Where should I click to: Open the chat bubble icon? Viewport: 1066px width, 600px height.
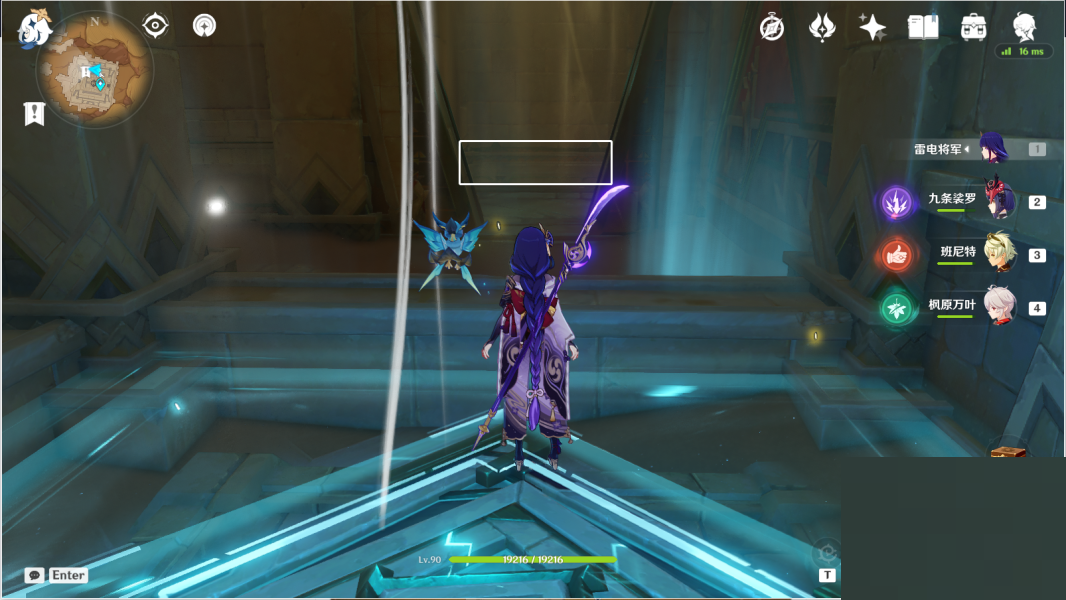point(35,575)
